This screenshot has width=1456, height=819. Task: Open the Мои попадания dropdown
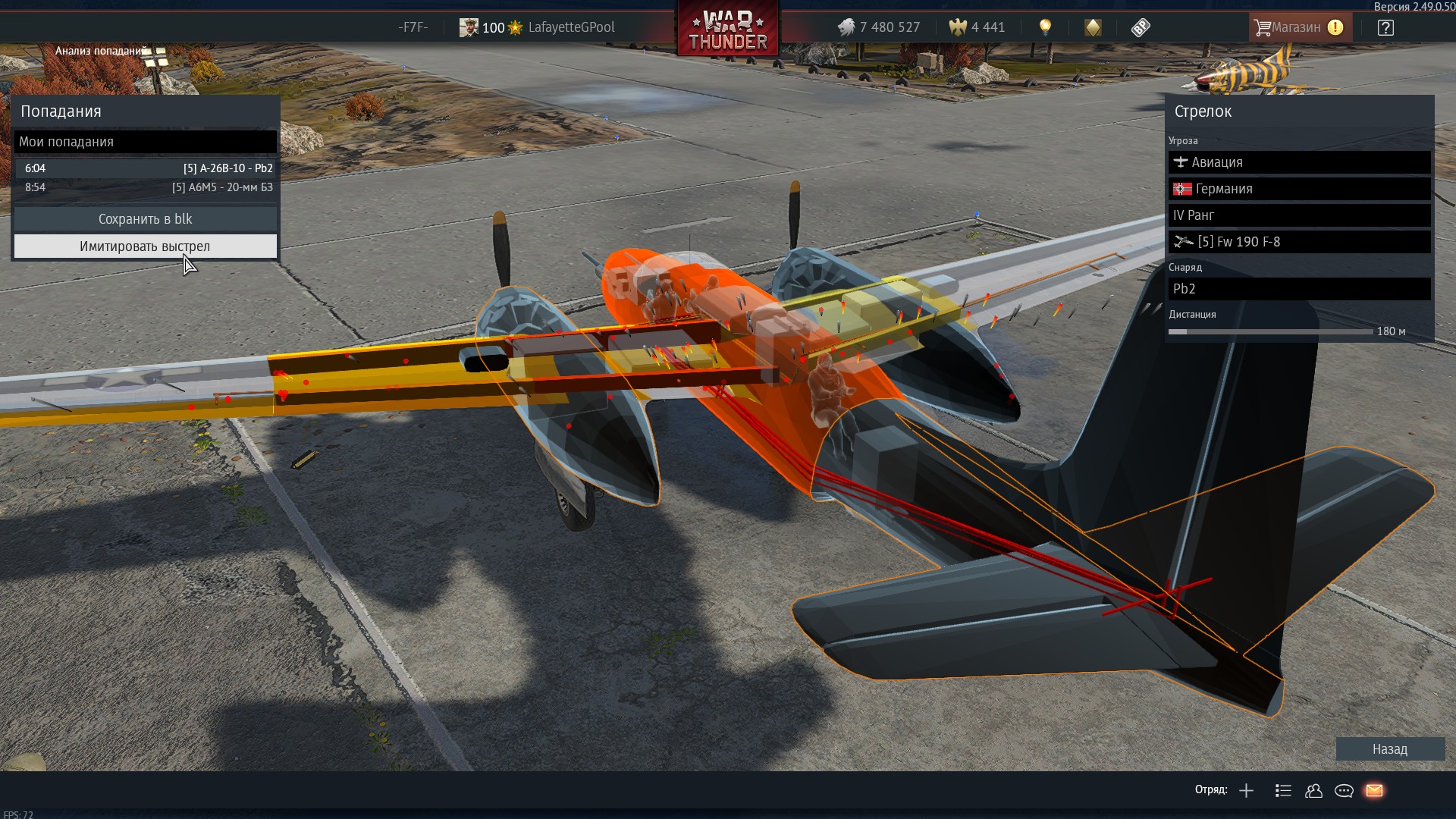pos(145,142)
